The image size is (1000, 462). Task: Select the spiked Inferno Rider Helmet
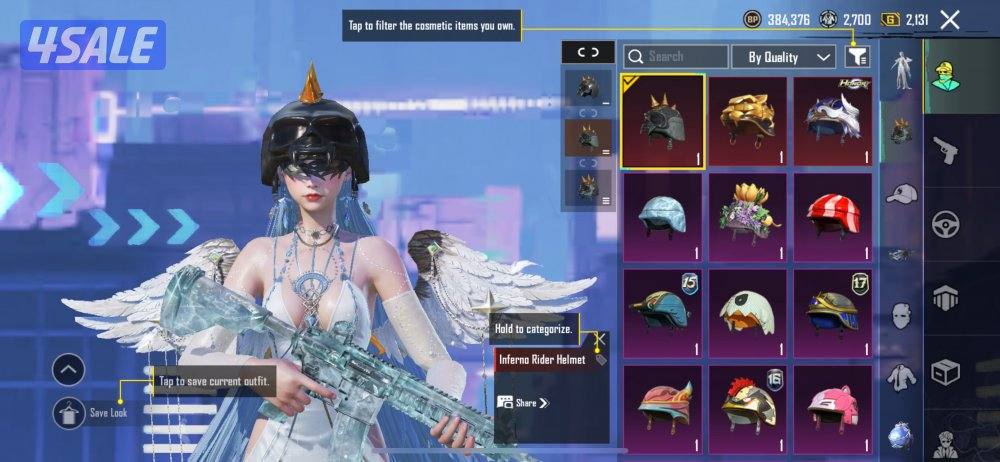(662, 120)
